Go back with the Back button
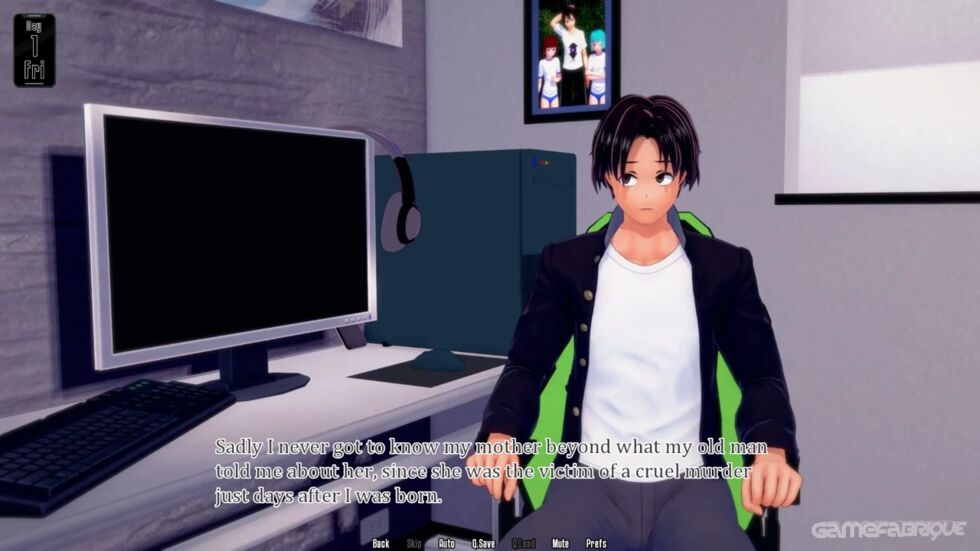980x551 pixels. [x=380, y=543]
